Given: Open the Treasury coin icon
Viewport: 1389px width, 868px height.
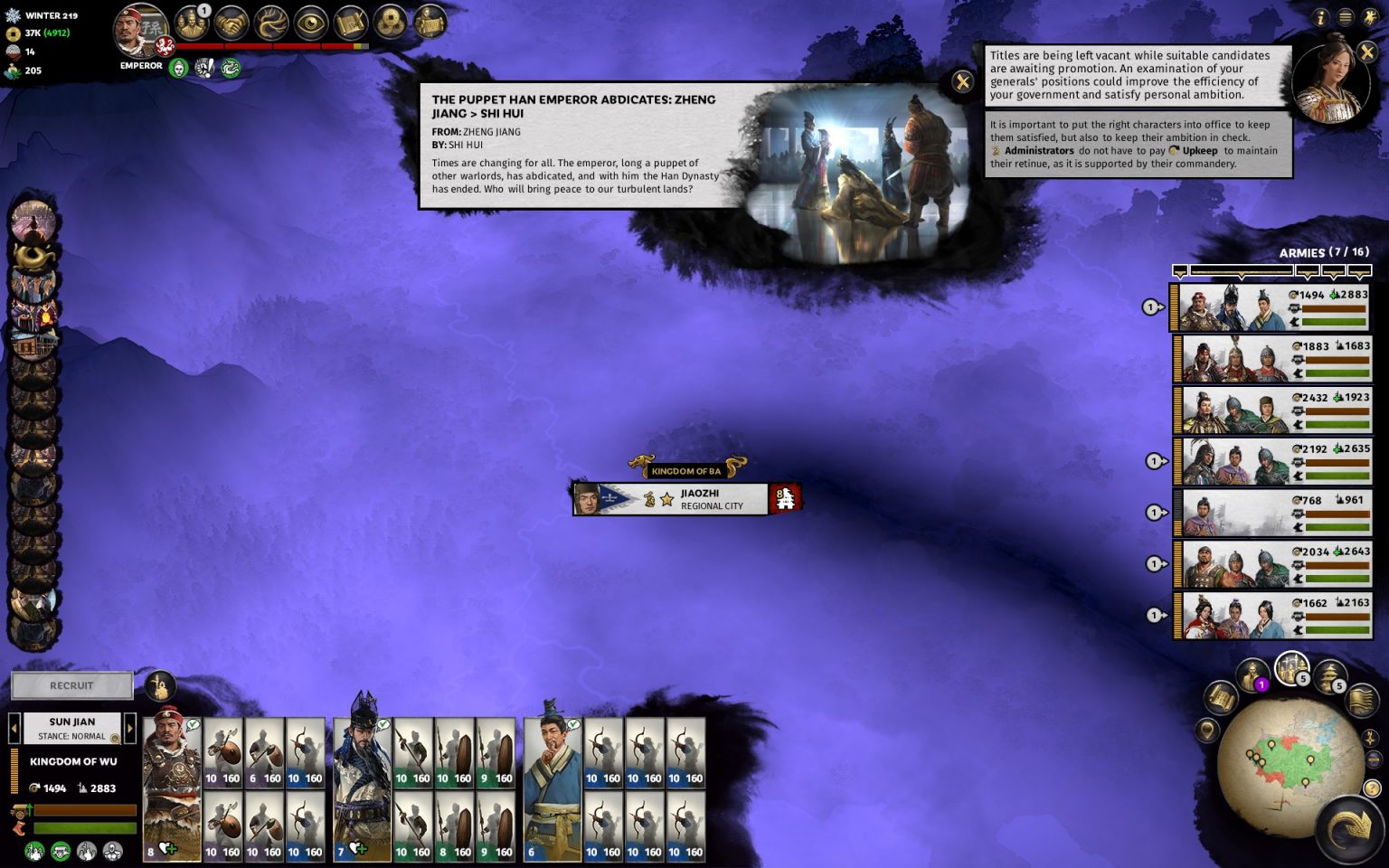Looking at the screenshot, I should tap(390, 24).
